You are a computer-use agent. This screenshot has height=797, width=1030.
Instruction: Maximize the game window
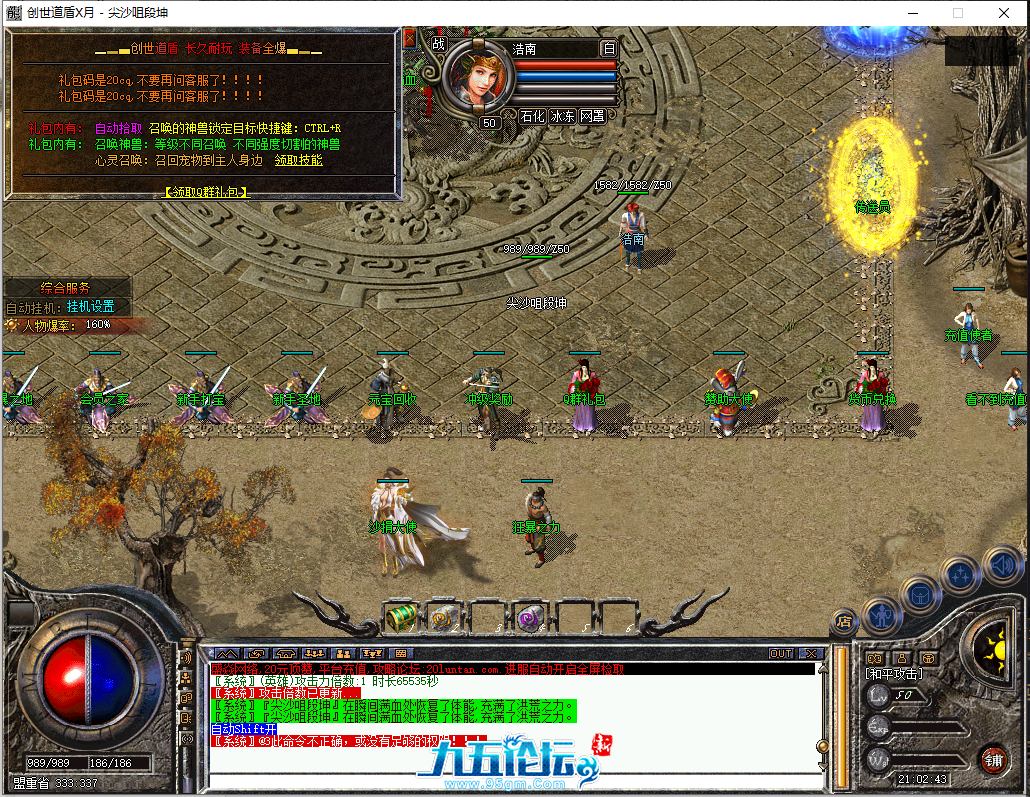coord(957,13)
